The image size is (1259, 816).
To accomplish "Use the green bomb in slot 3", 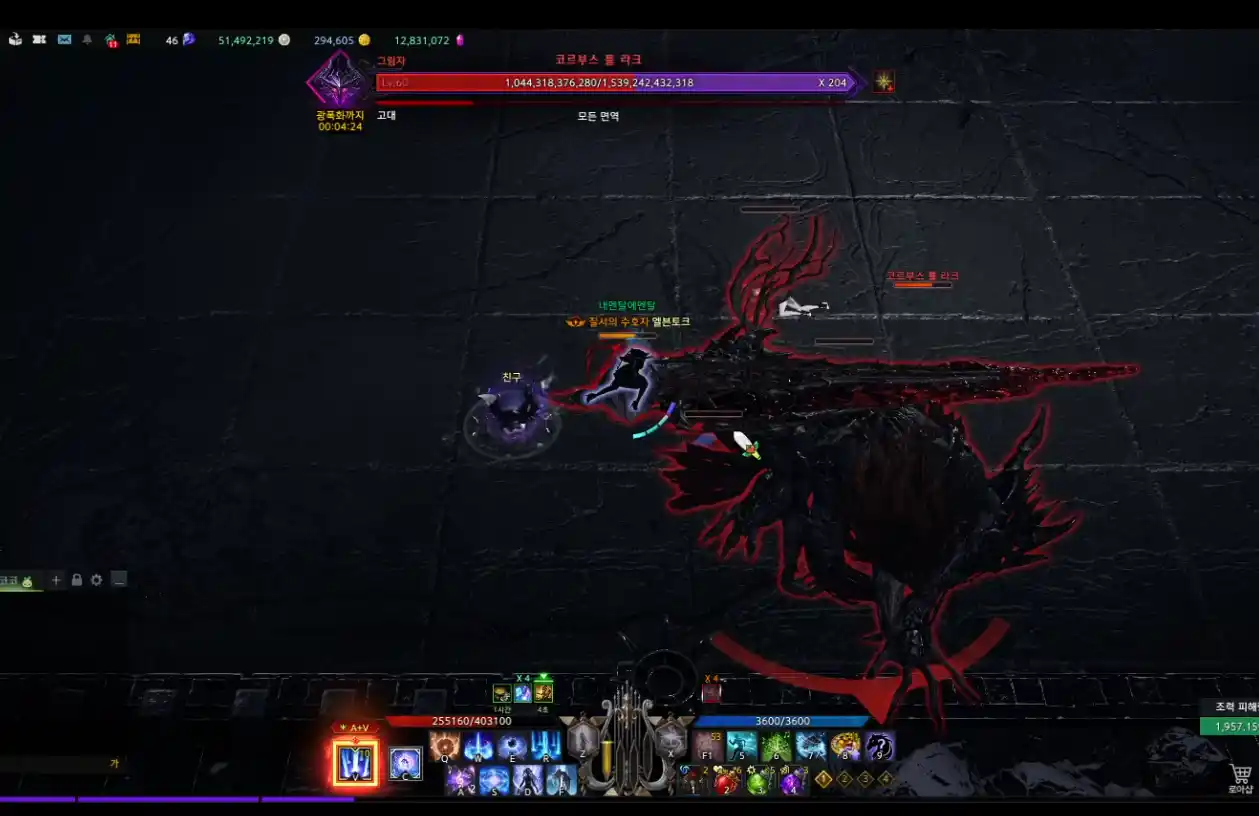I will (759, 780).
